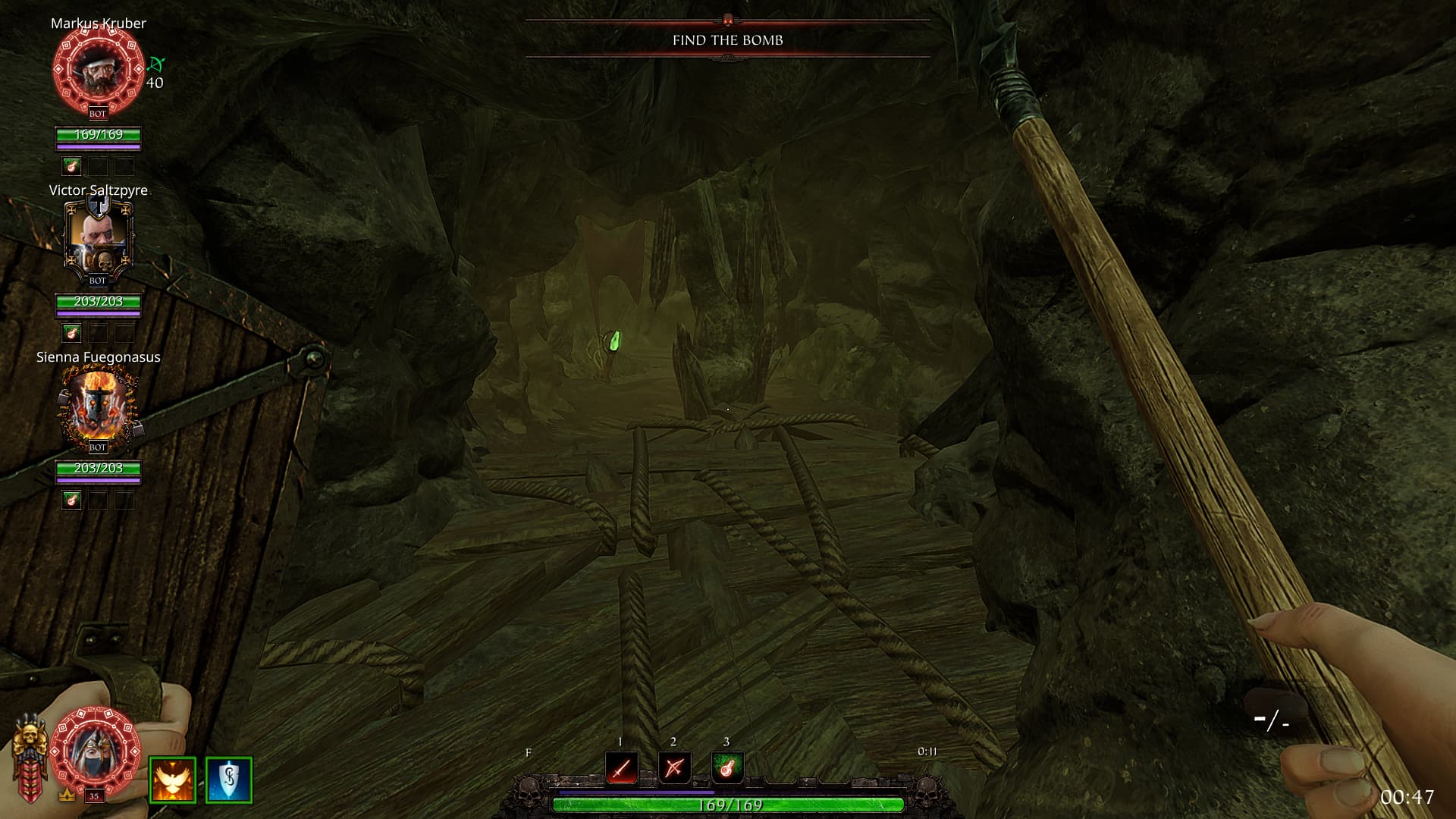Click the Find the Bomb objective banner
1456x819 pixels.
(727, 40)
